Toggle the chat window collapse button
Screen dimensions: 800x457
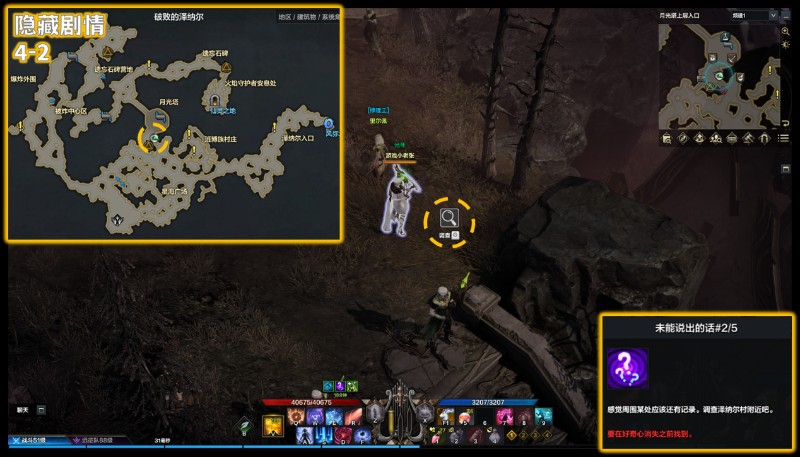41,409
